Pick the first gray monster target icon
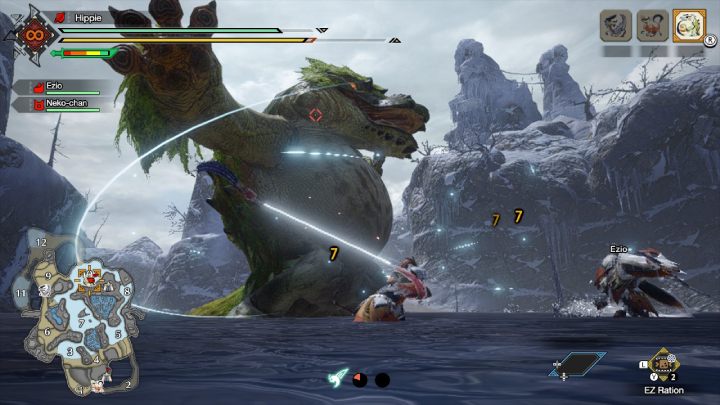 [x=616, y=25]
